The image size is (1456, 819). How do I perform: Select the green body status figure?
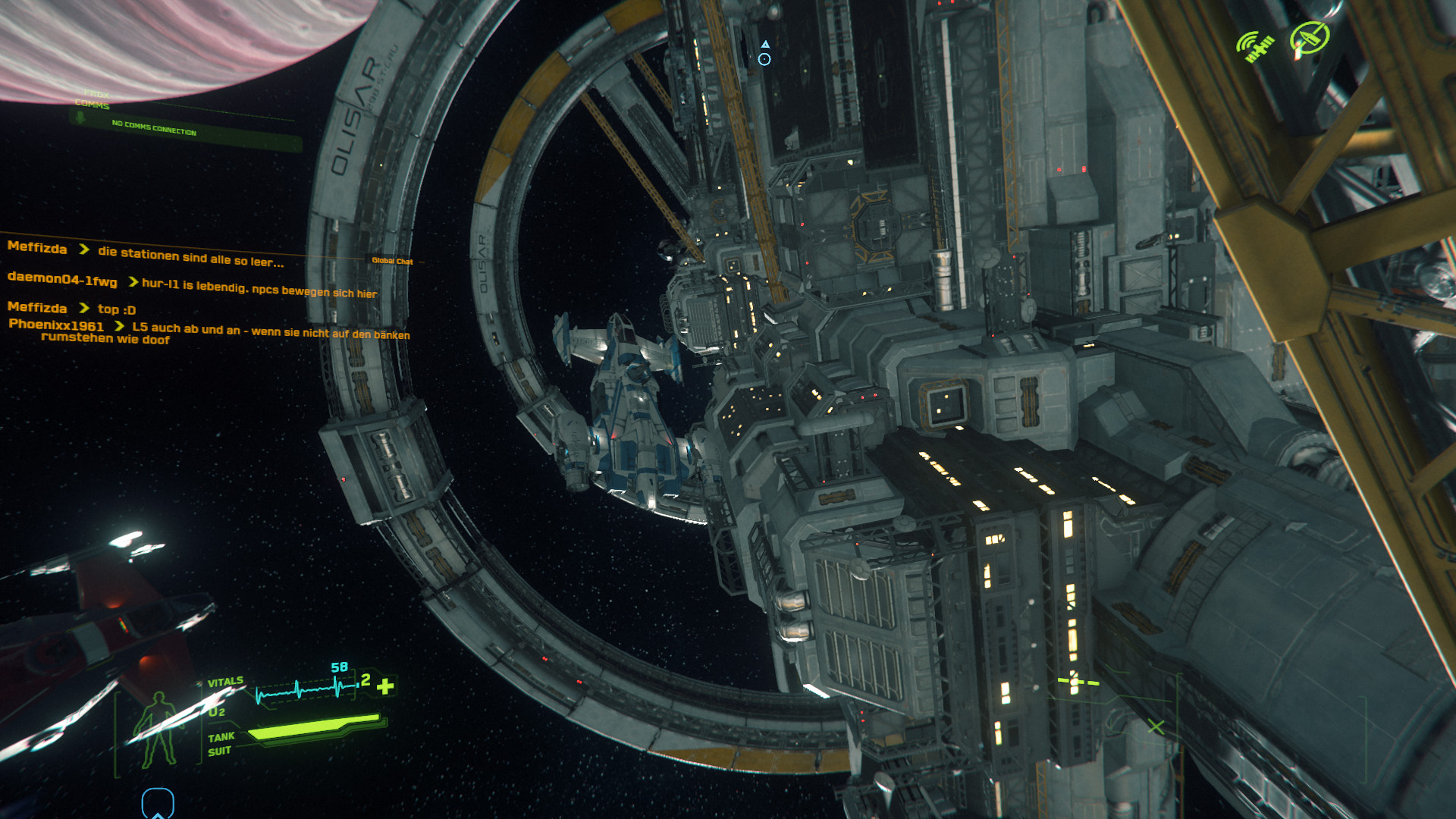[158, 730]
